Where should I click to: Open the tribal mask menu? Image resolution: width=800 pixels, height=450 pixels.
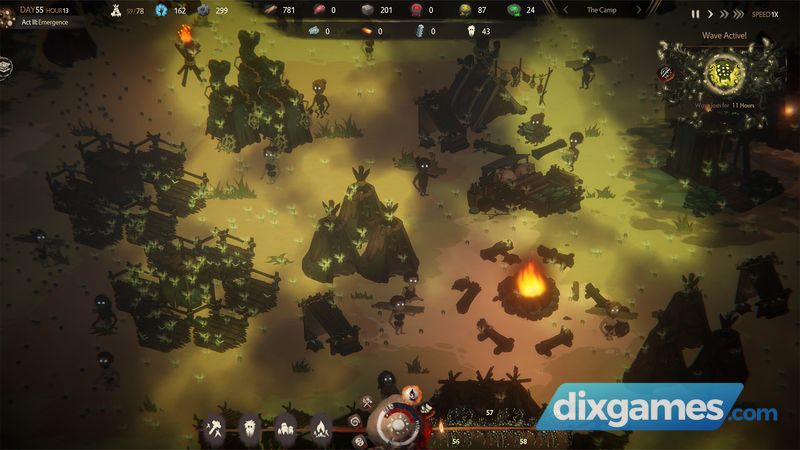tap(250, 428)
